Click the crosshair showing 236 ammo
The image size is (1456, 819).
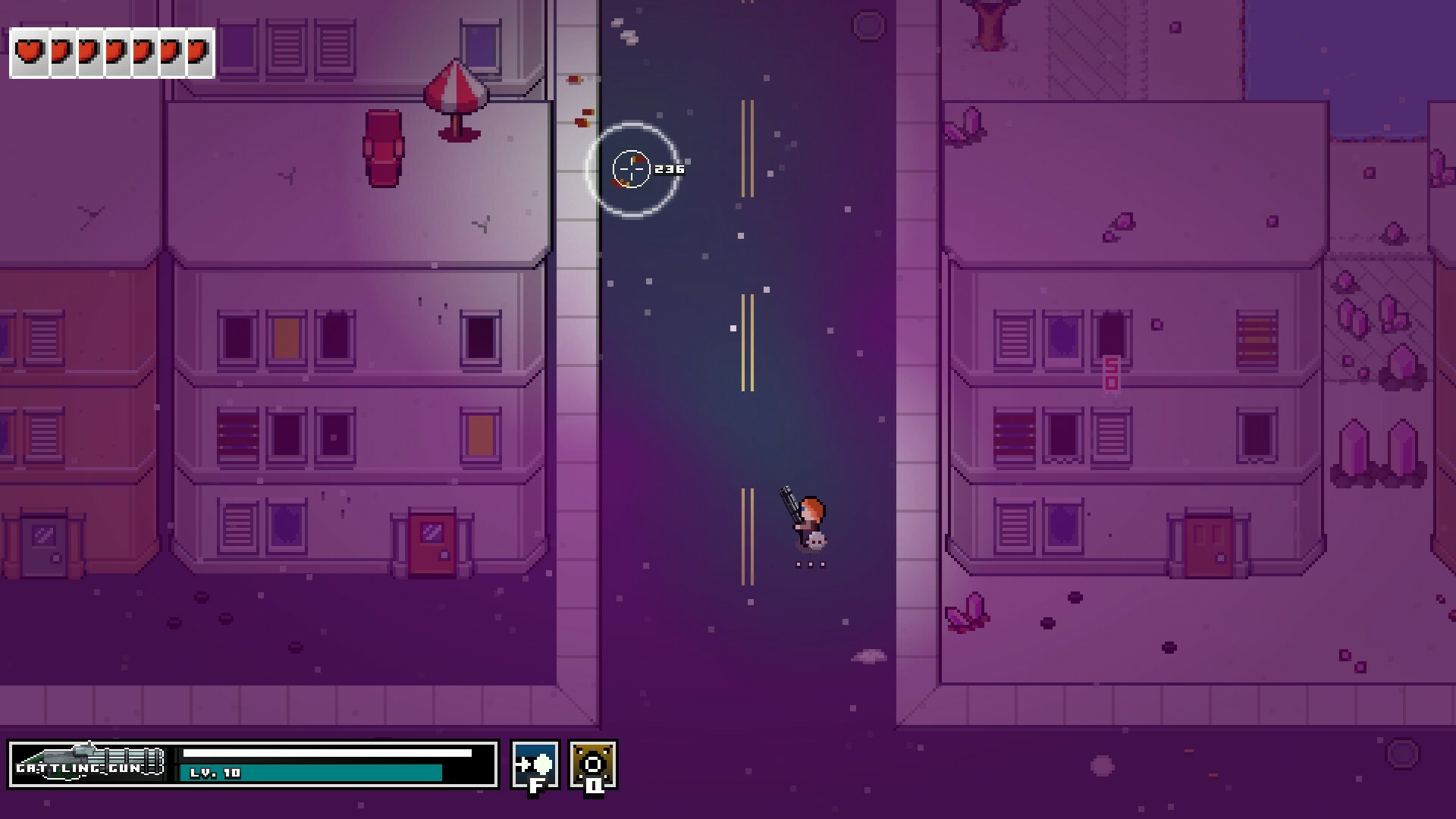[x=632, y=168]
